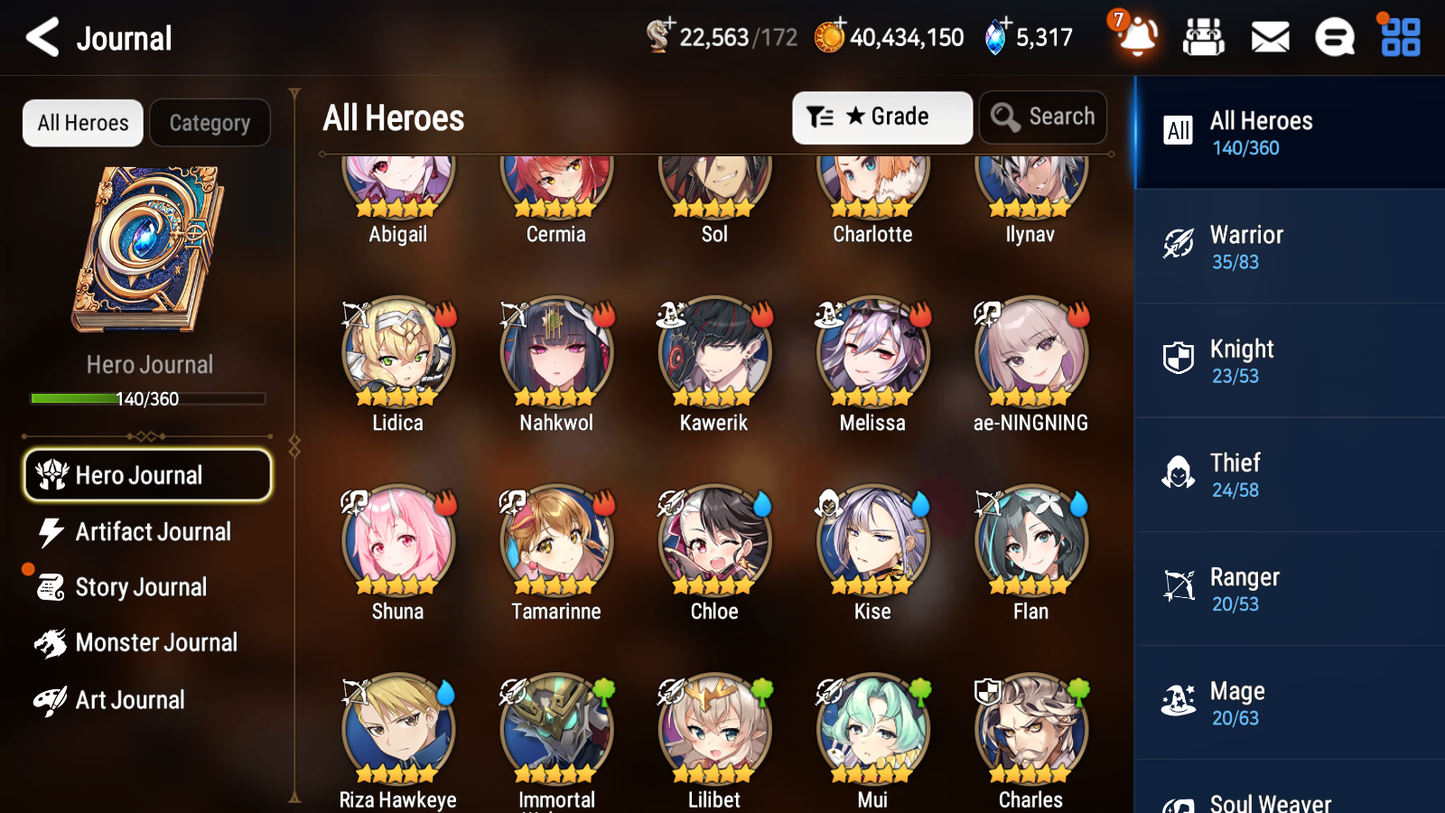The image size is (1445, 813).
Task: Toggle the Warrior class filter
Action: (1289, 246)
